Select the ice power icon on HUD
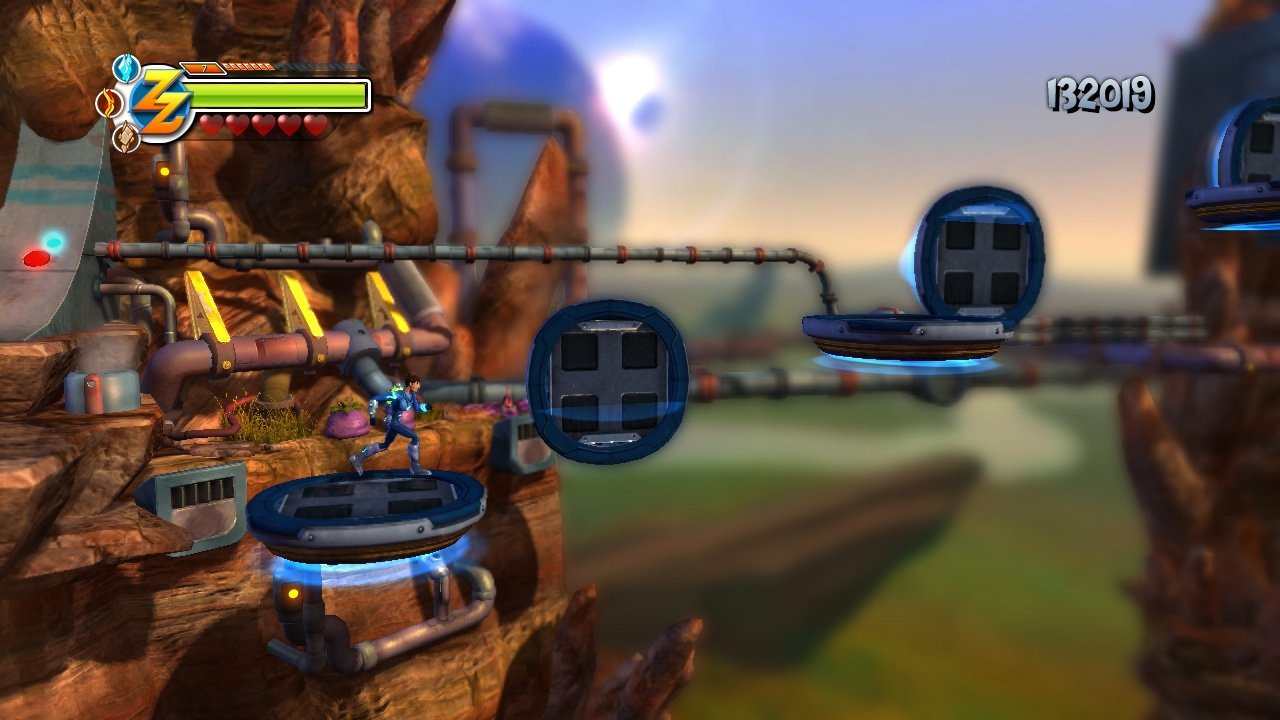Screen dimensions: 1280x720 tap(124, 67)
